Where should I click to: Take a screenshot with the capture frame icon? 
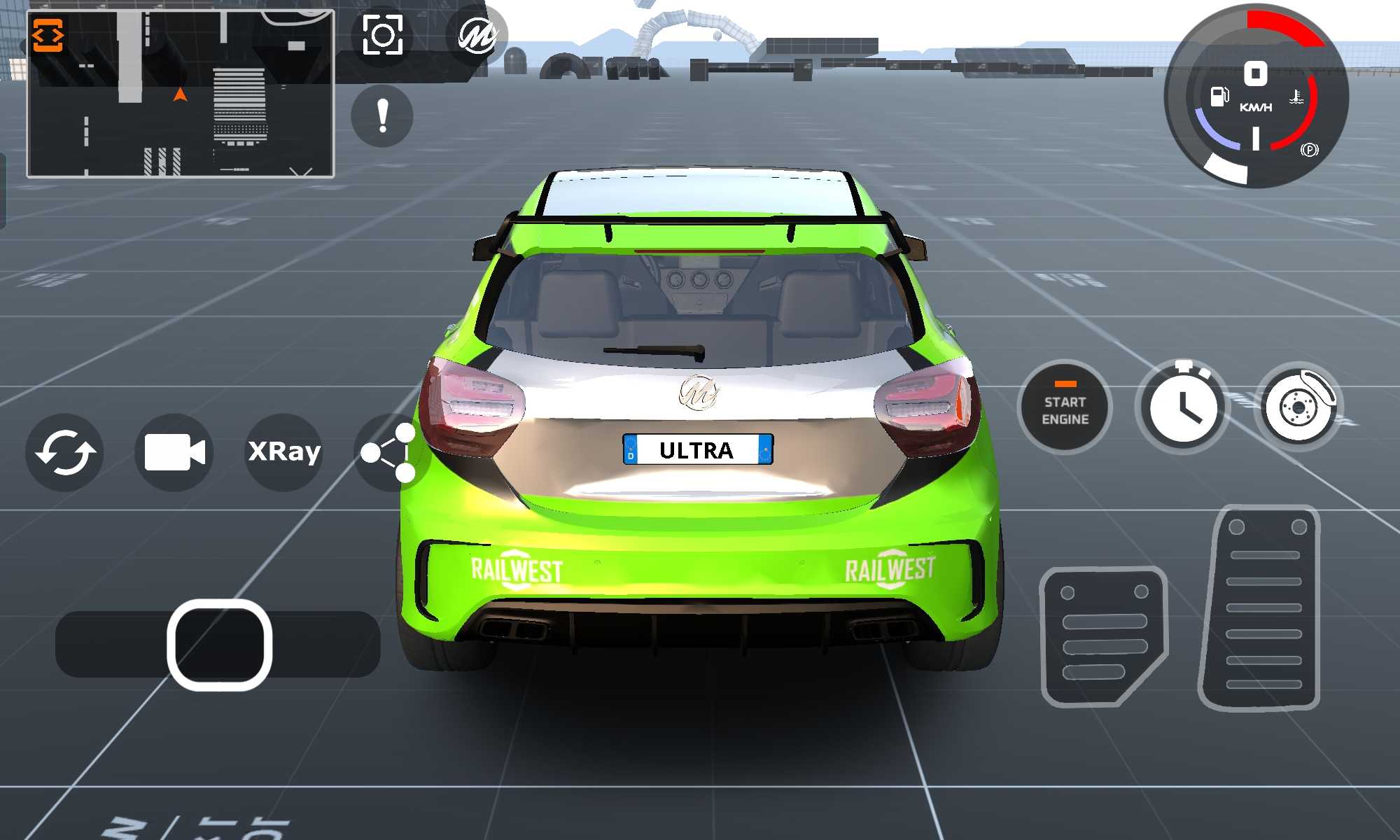click(x=382, y=35)
